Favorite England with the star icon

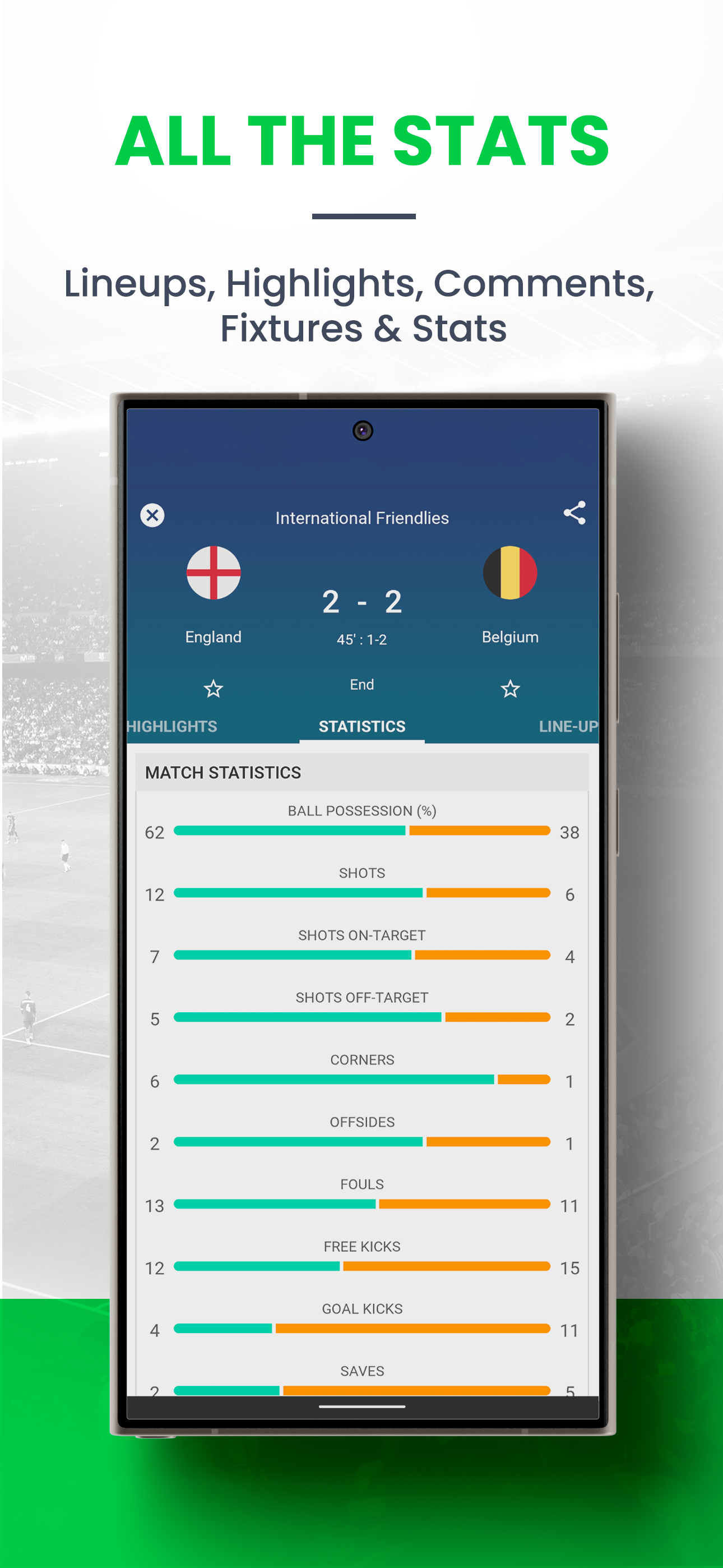213,689
